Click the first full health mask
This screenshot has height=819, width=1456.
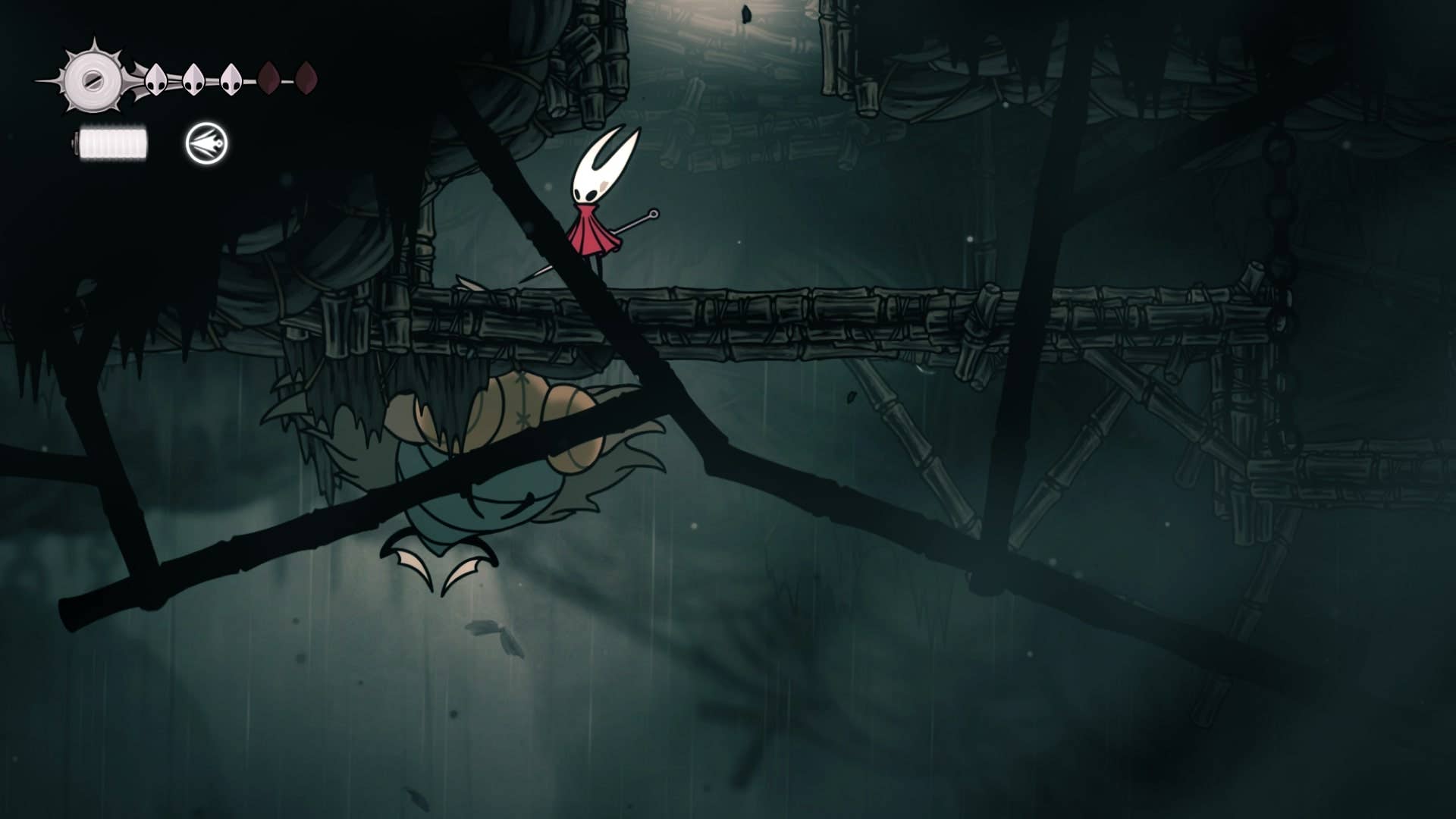[x=157, y=80]
